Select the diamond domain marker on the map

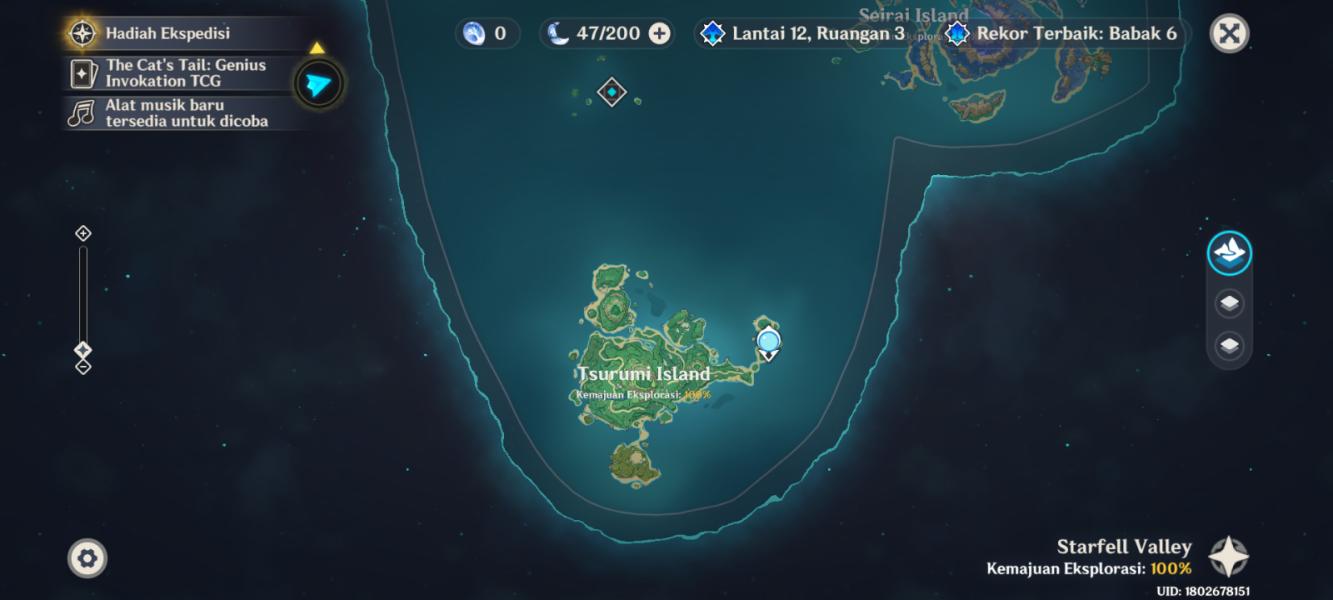pyautogui.click(x=611, y=92)
